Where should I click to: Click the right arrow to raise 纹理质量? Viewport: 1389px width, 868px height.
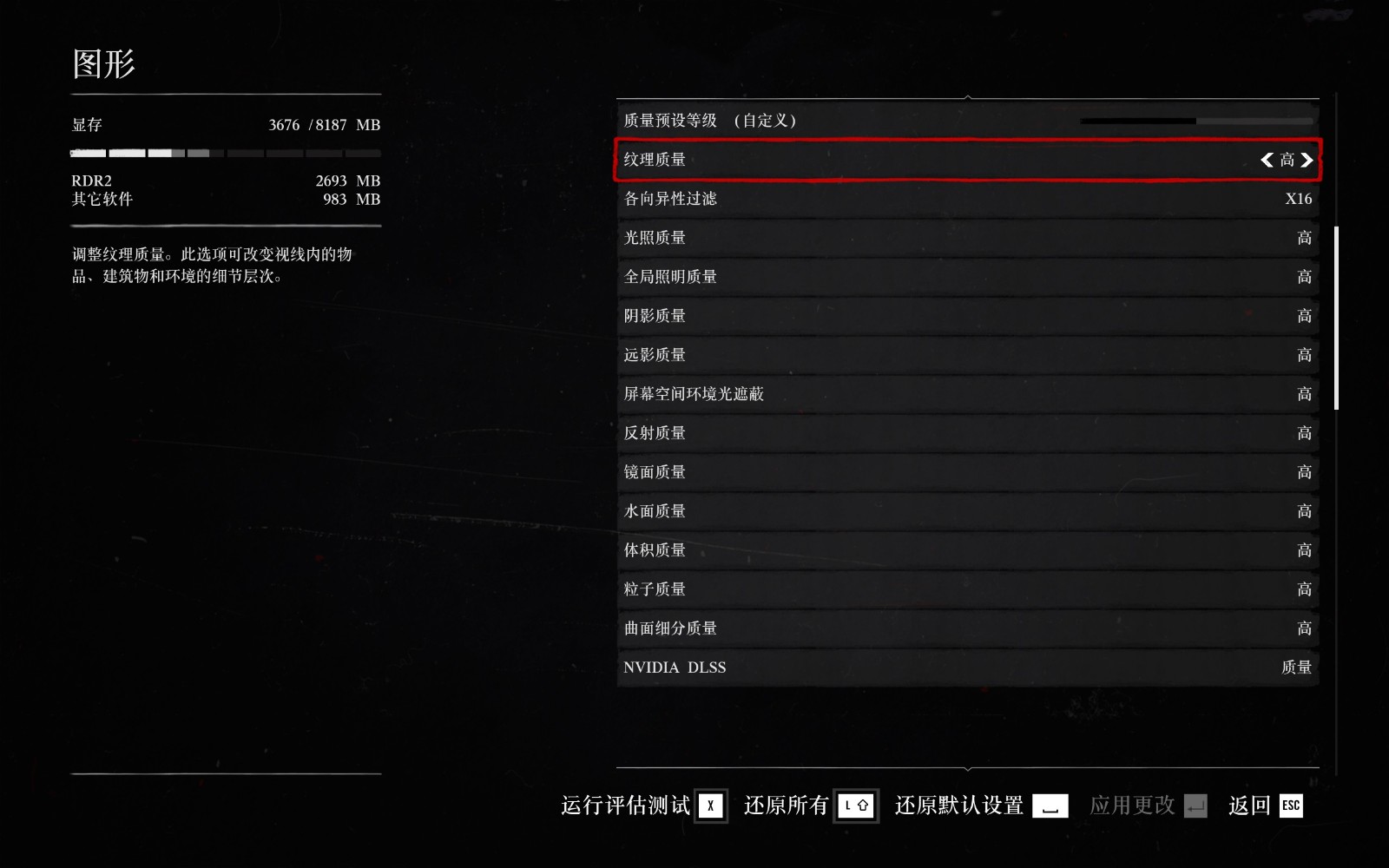1308,160
